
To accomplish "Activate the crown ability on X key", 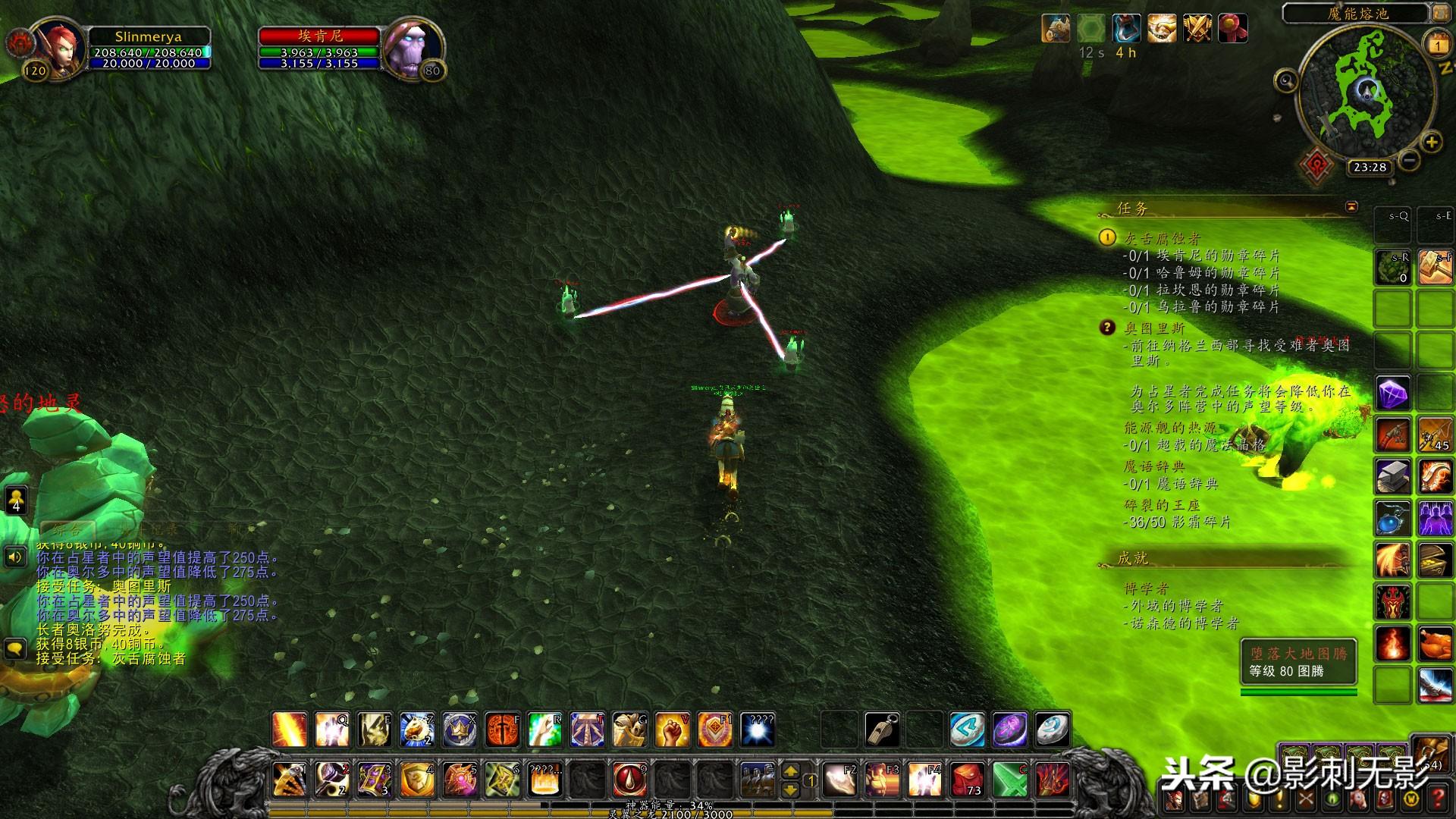I will point(460,730).
